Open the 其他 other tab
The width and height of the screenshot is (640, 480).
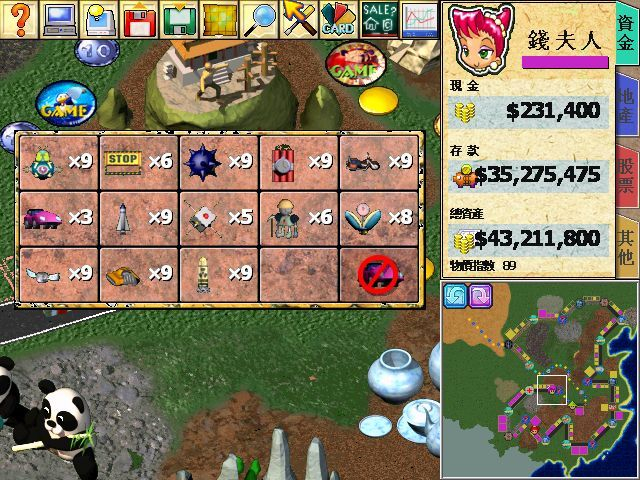(627, 245)
